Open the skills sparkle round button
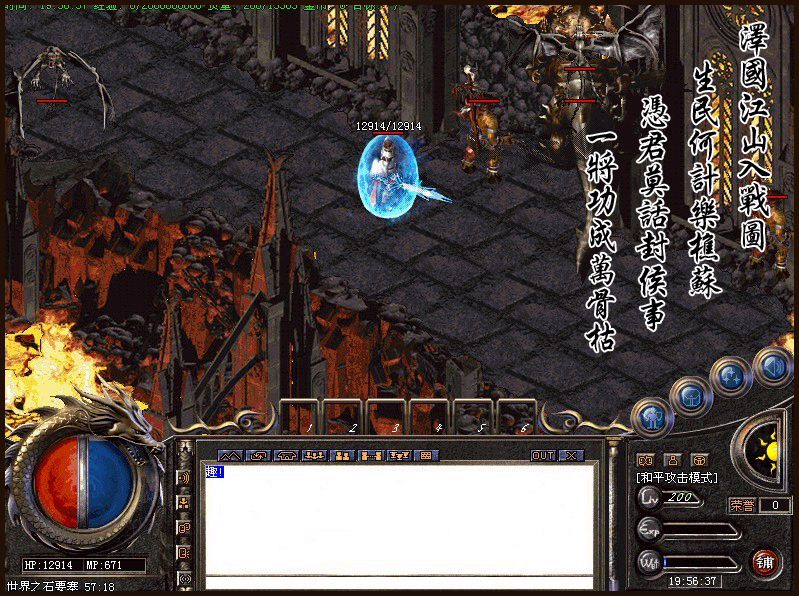Screen dimensions: 799x596 point(730,377)
